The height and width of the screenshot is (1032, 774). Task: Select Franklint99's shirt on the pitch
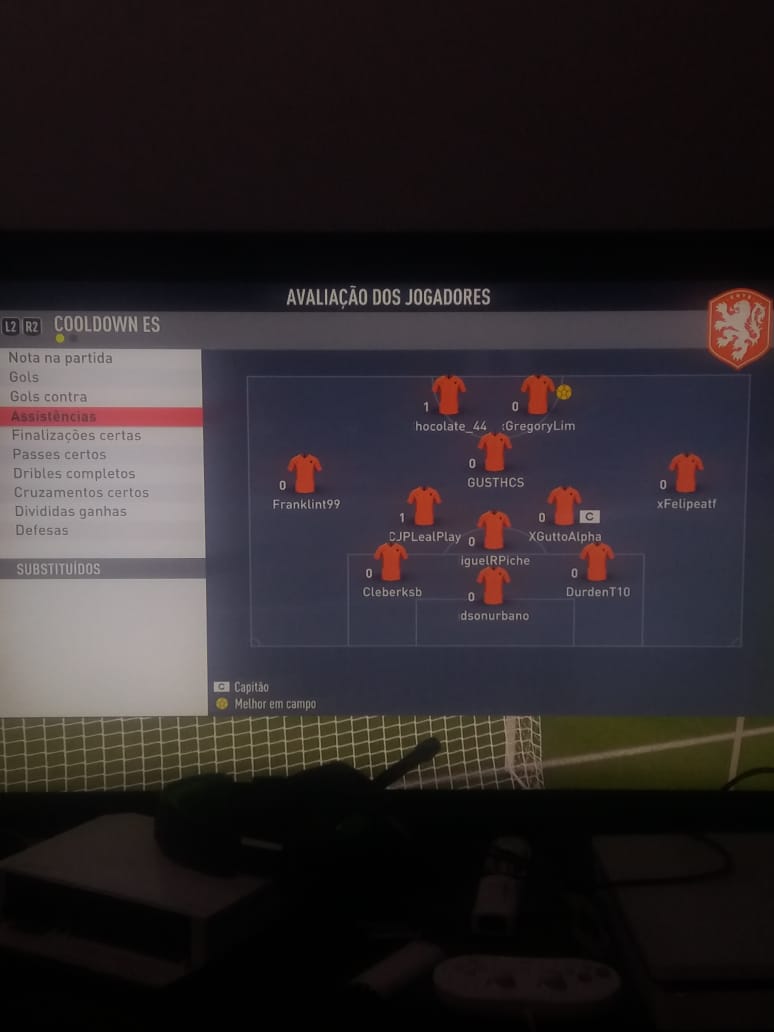[304, 474]
